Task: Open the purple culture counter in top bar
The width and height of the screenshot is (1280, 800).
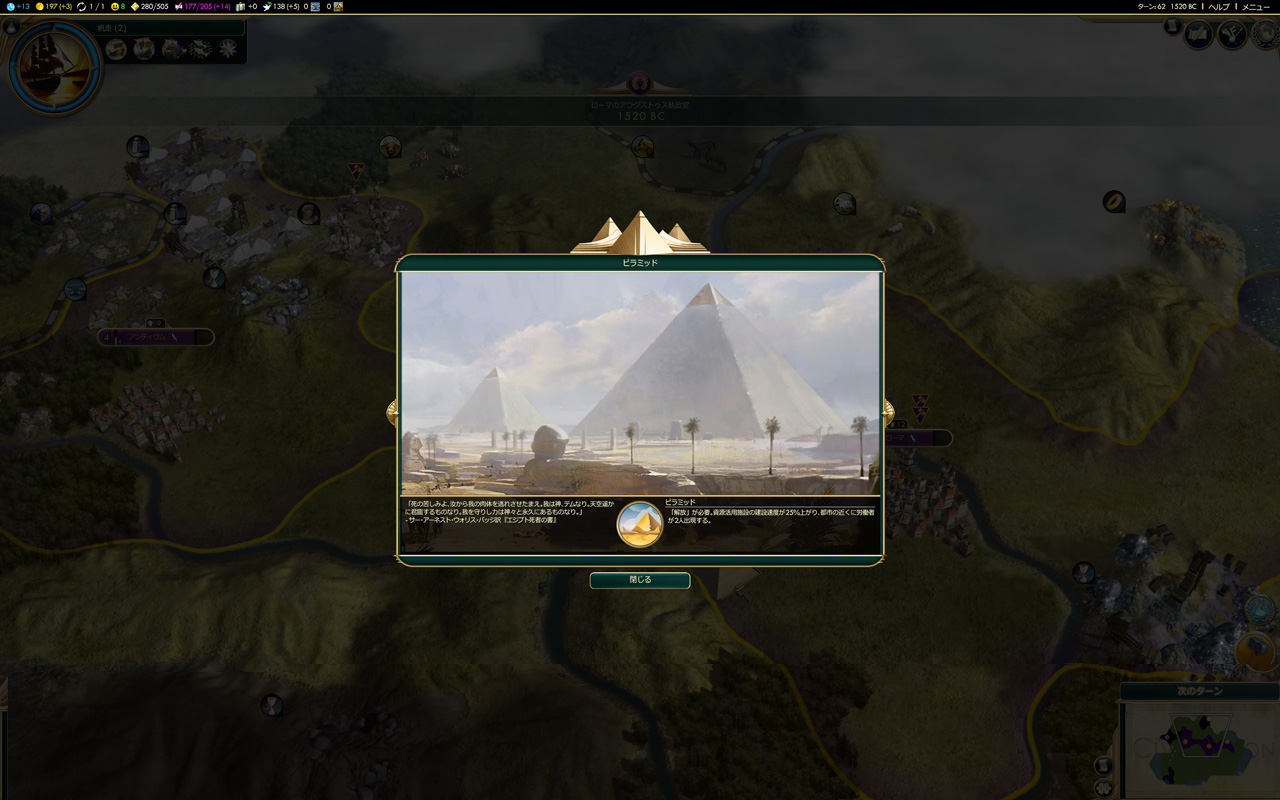Action: click(x=200, y=6)
